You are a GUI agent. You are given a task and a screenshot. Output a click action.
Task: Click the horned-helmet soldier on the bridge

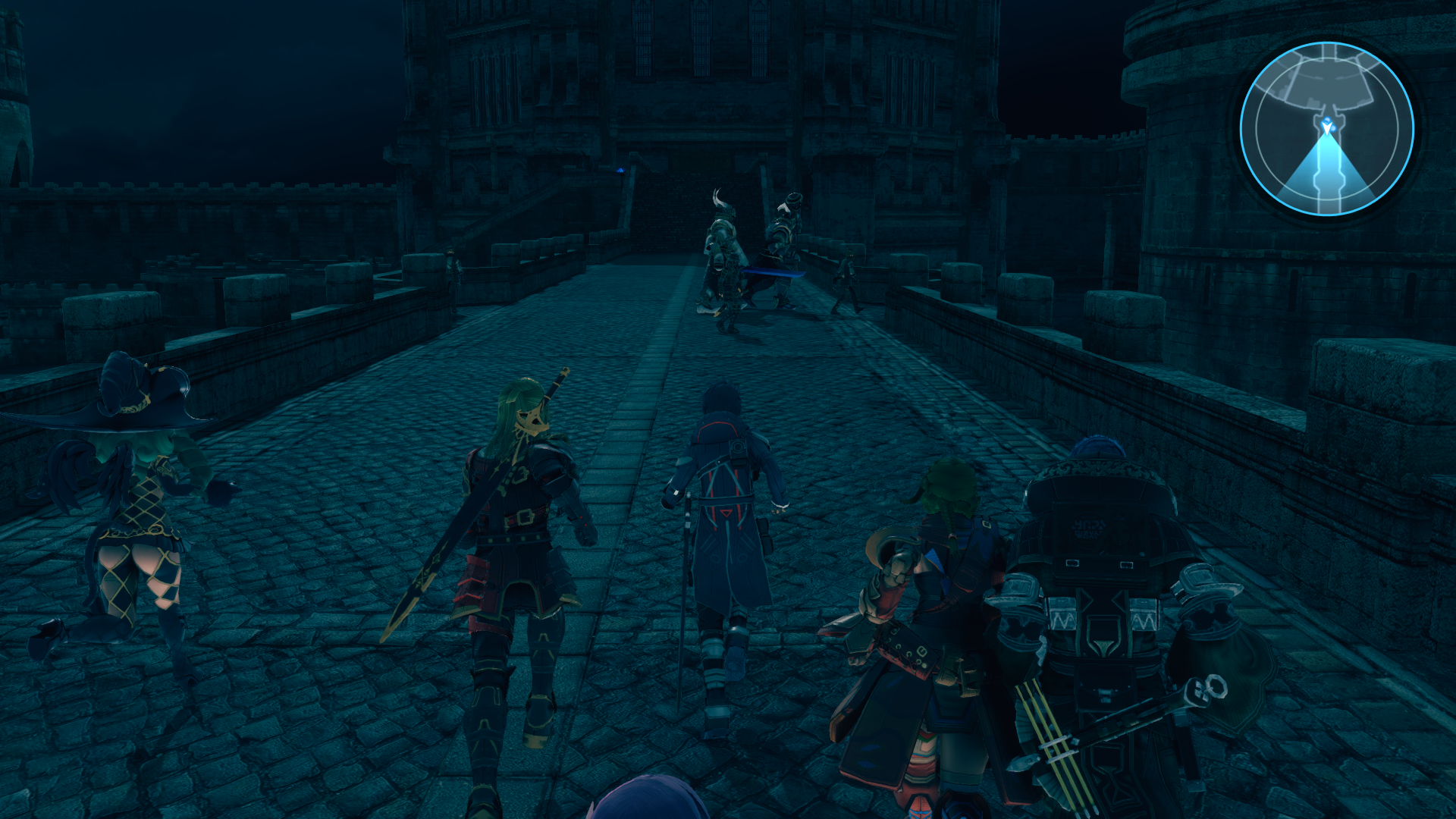[x=722, y=250]
